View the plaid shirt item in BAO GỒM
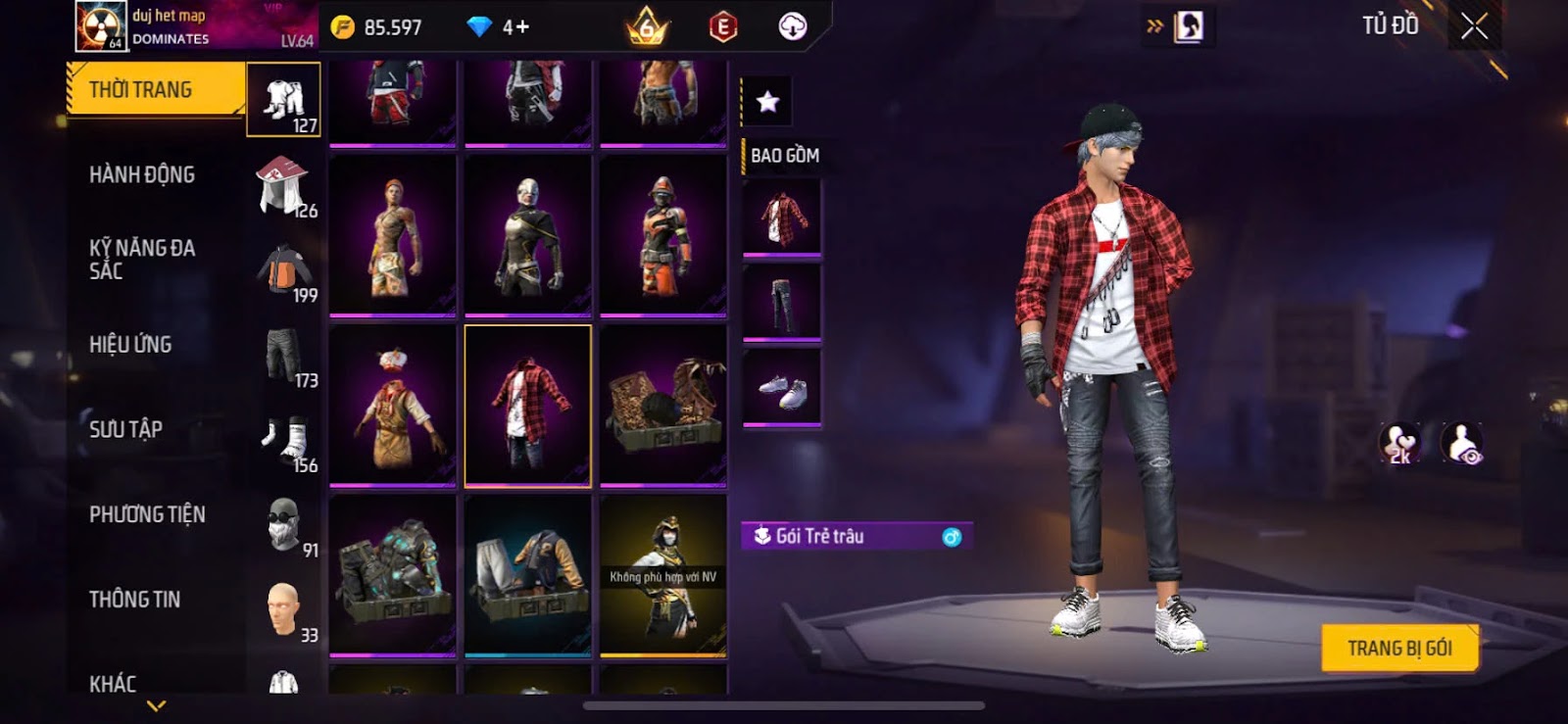The width and height of the screenshot is (1568, 724). [781, 217]
